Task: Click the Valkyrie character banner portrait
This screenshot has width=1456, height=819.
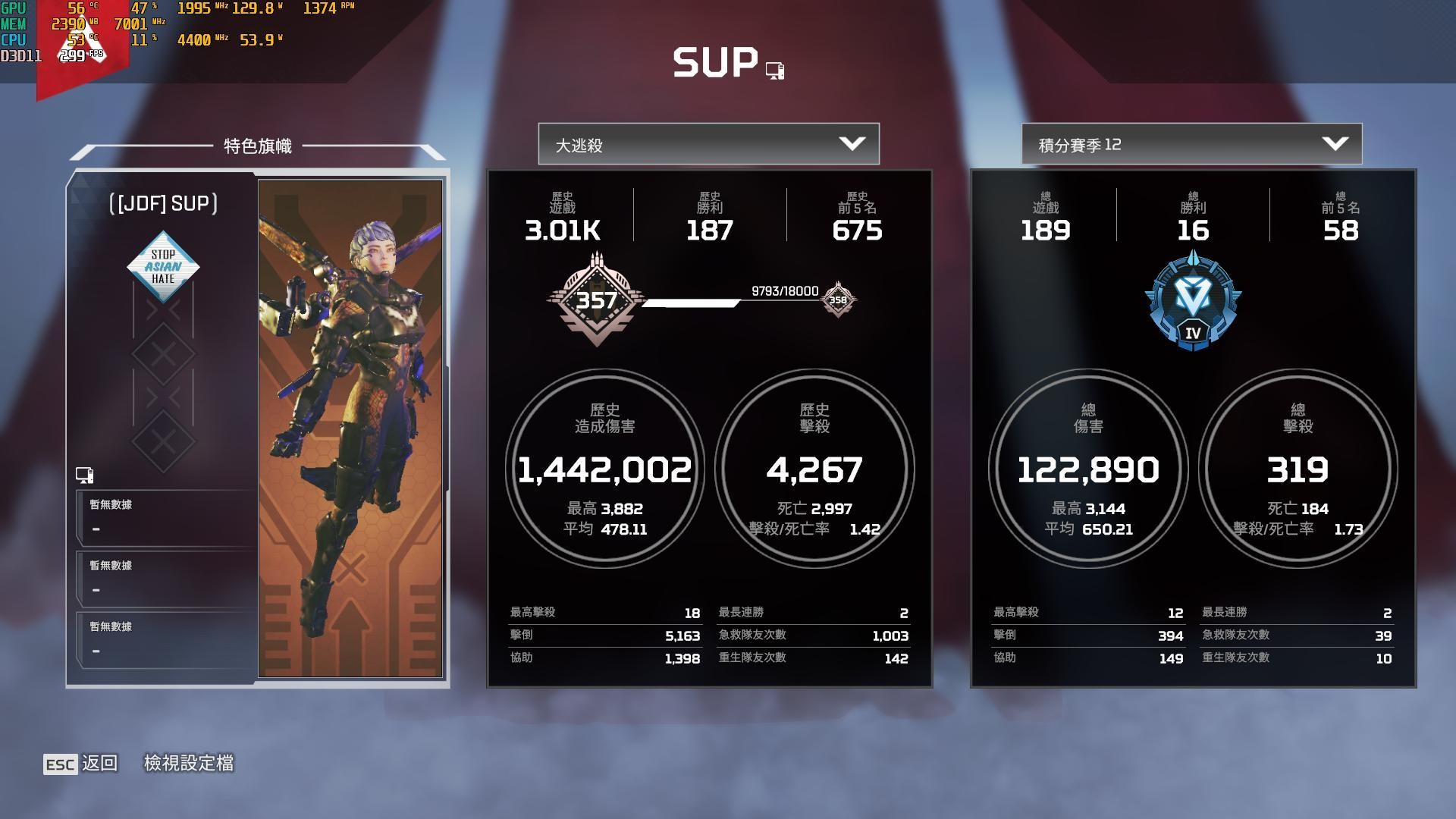Action: [351, 428]
